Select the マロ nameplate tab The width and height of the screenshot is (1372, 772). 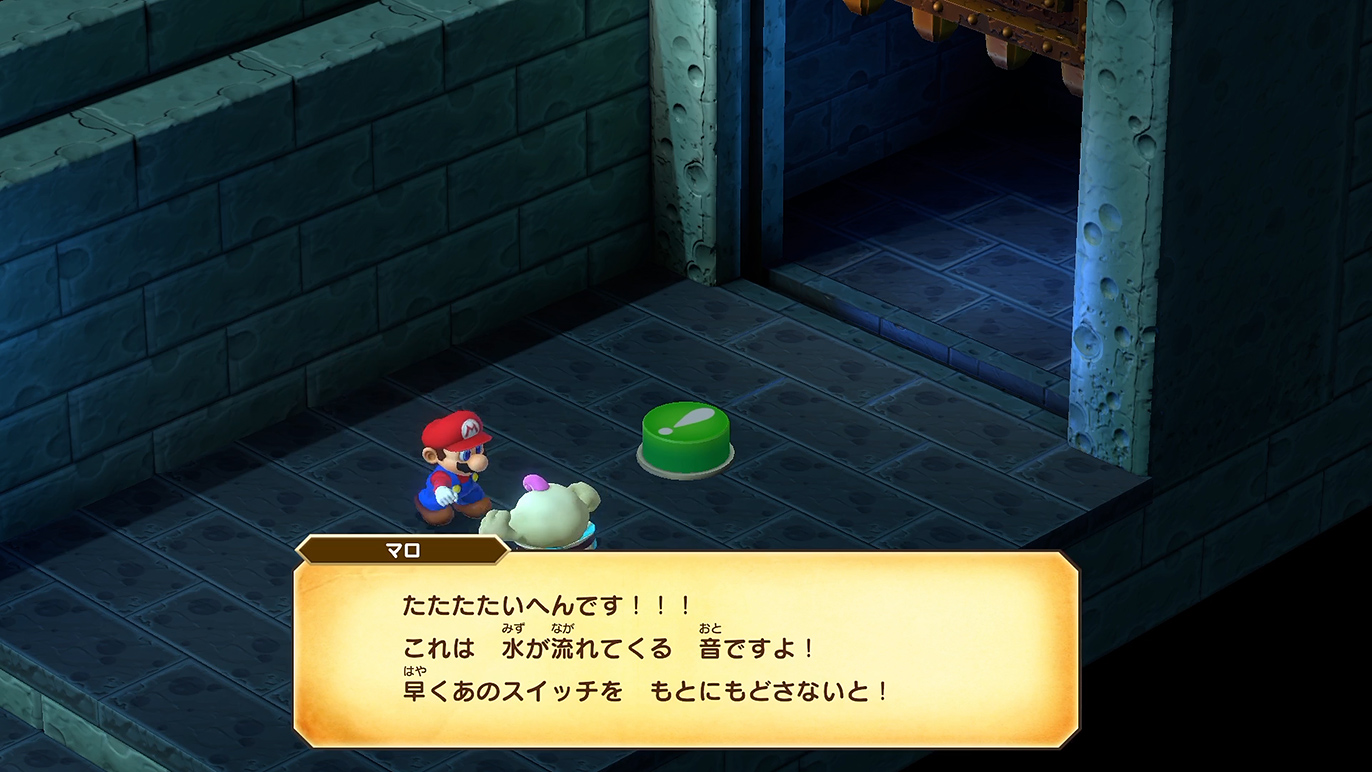point(400,547)
